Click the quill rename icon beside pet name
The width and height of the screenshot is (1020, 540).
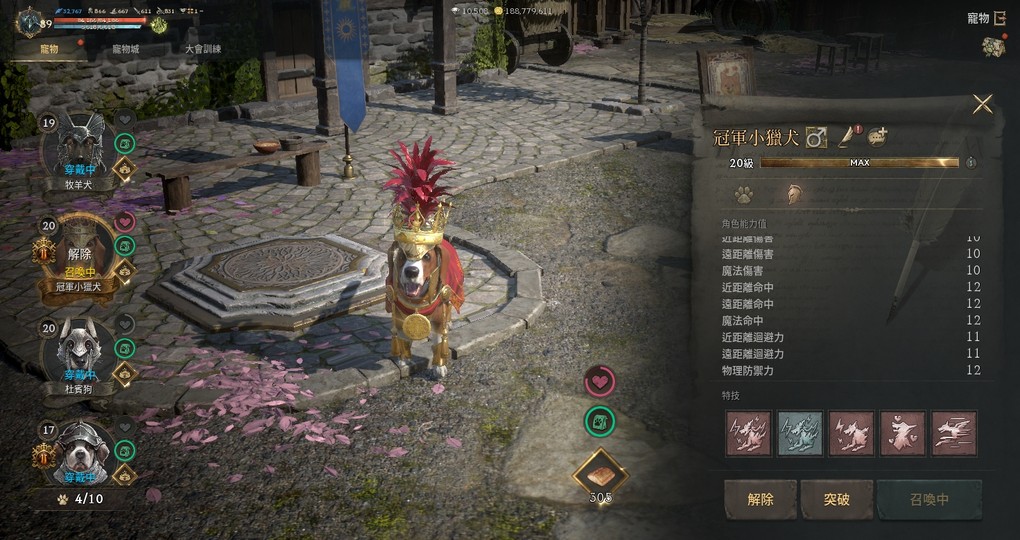(x=847, y=137)
